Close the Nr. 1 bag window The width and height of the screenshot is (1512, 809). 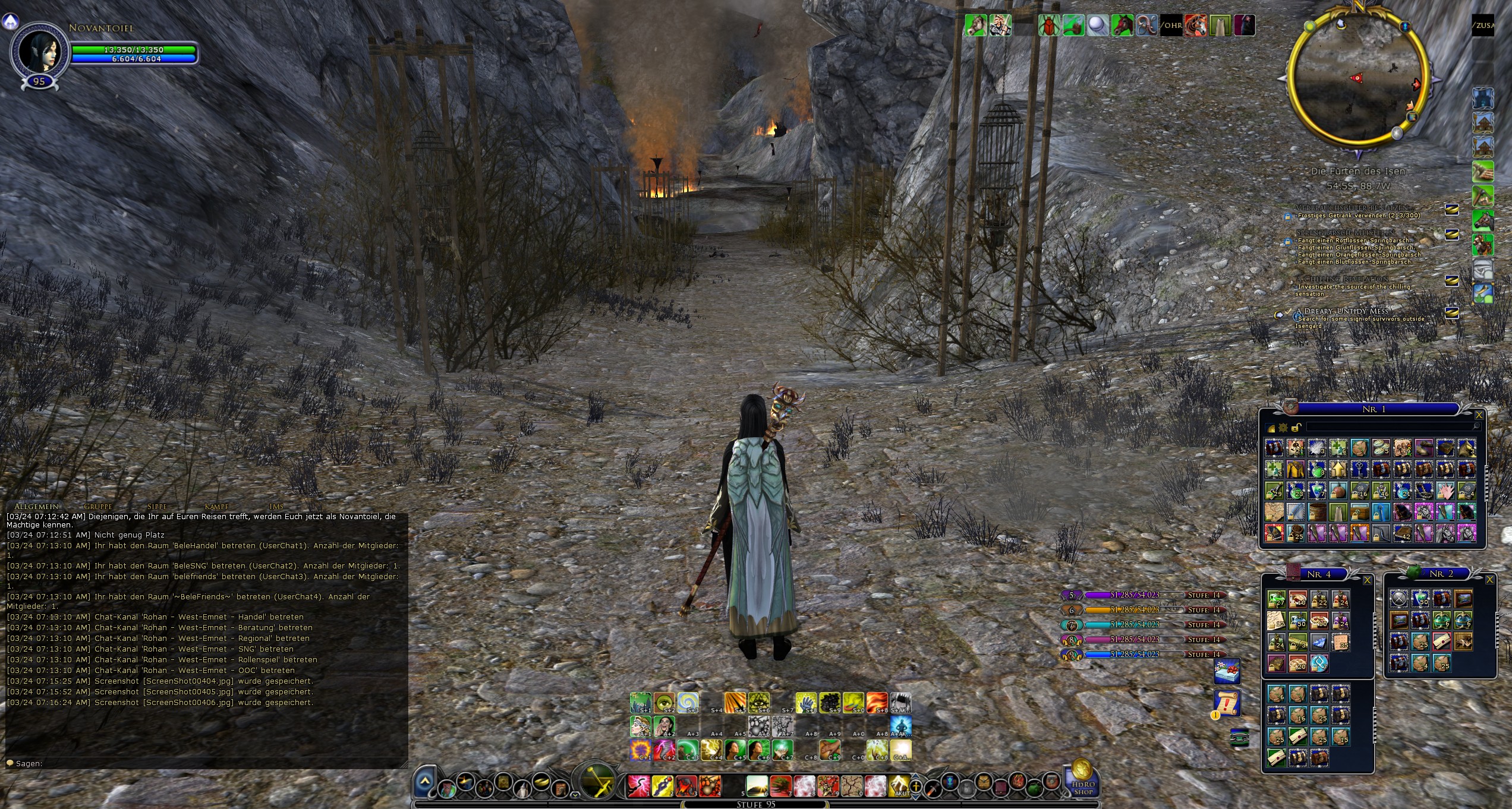(x=1479, y=415)
